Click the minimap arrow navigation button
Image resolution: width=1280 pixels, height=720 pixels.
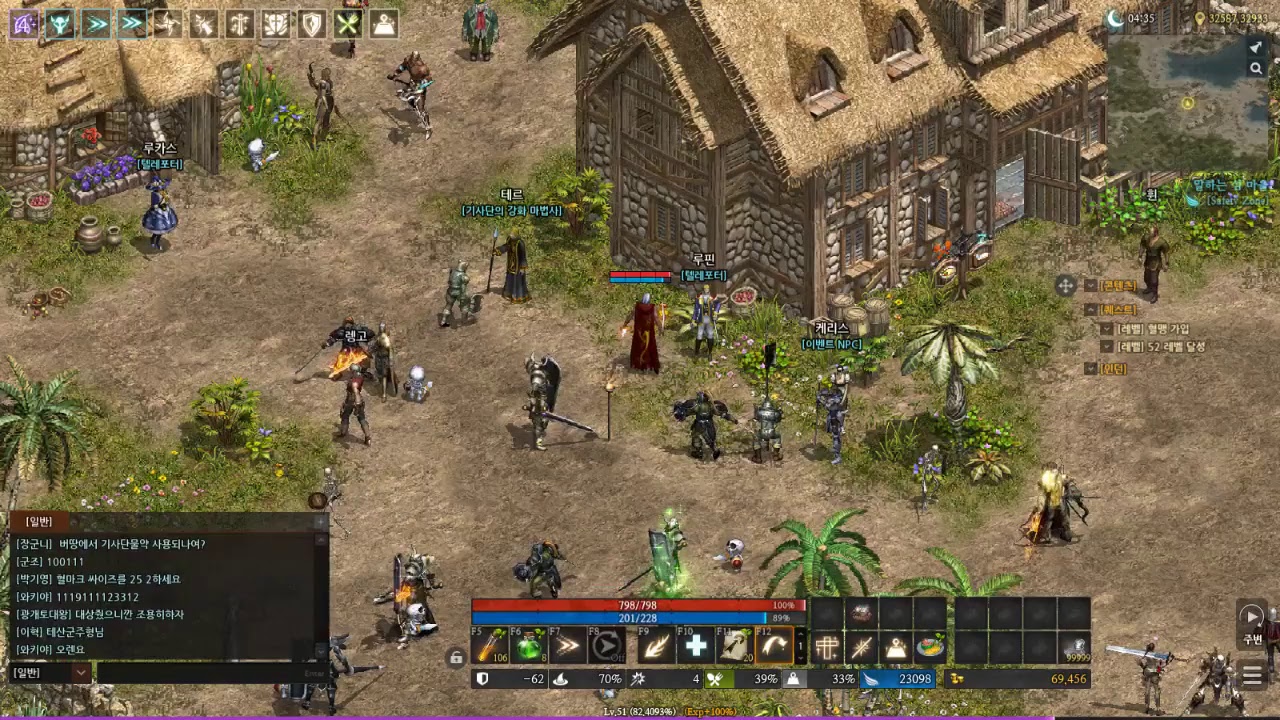point(1256,47)
